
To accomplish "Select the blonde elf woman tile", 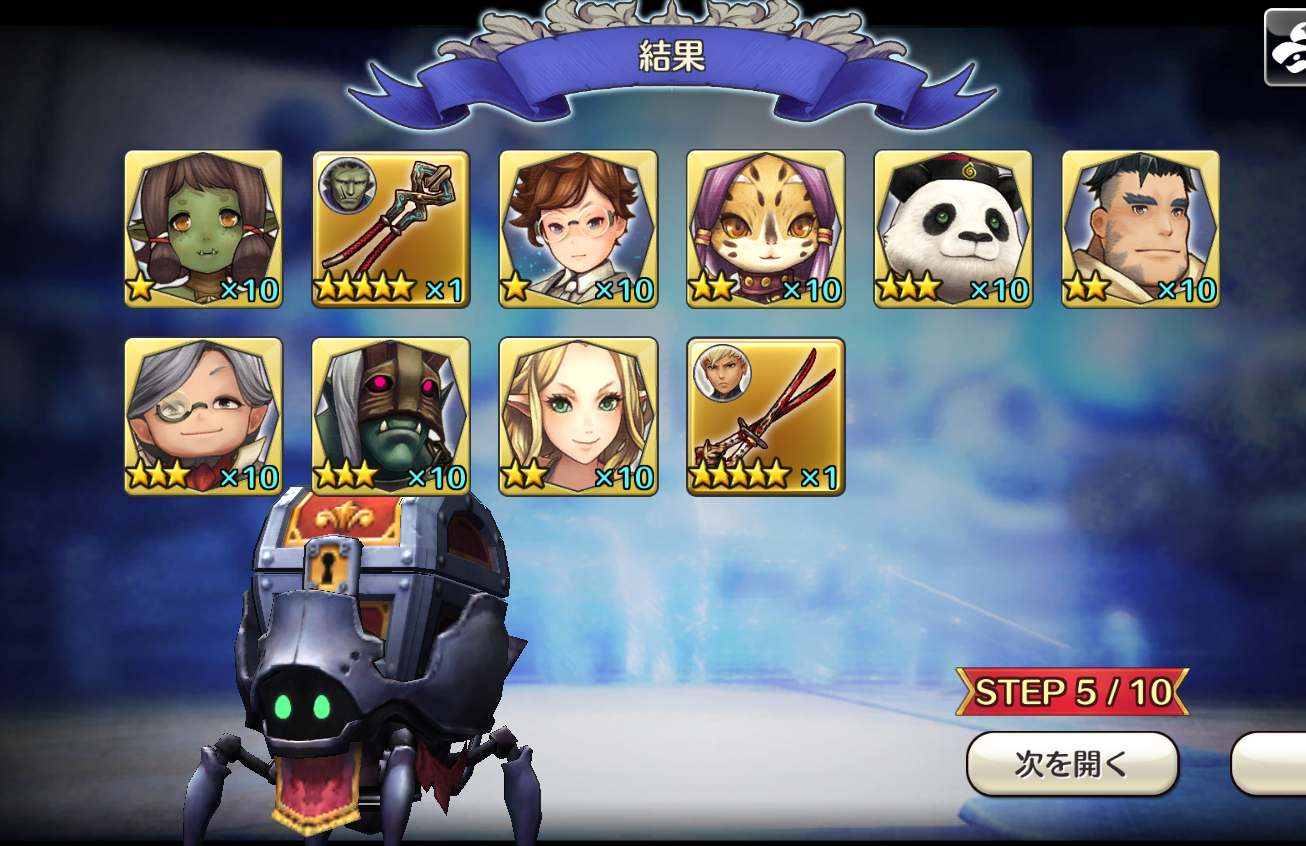I will click(x=578, y=416).
